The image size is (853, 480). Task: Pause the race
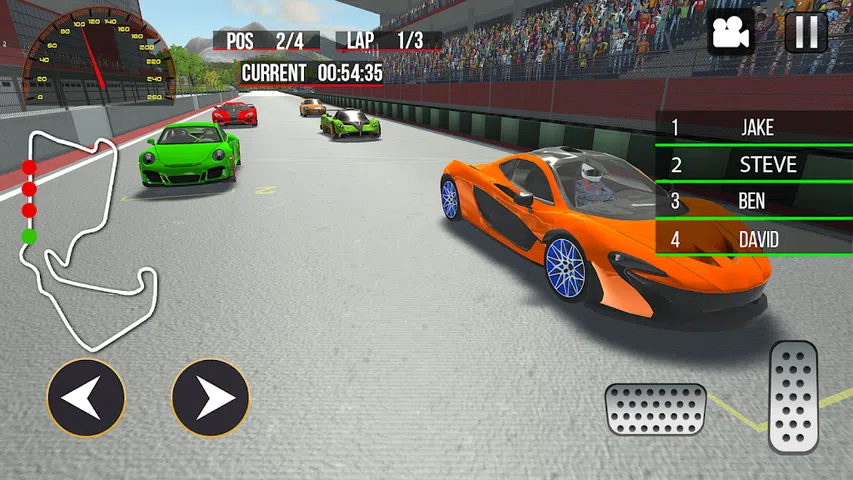click(806, 33)
